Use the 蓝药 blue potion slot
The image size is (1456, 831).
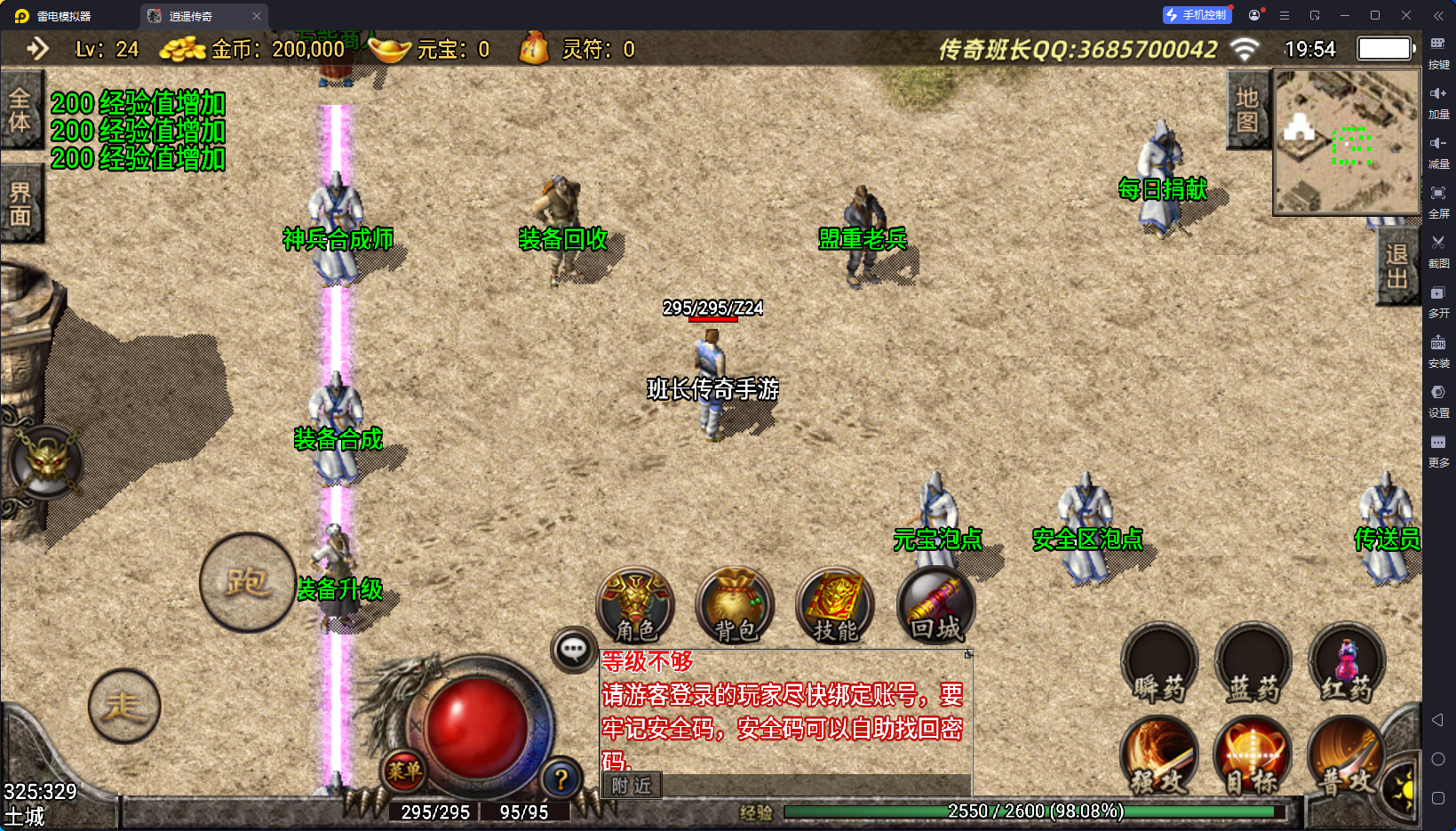click(1253, 665)
